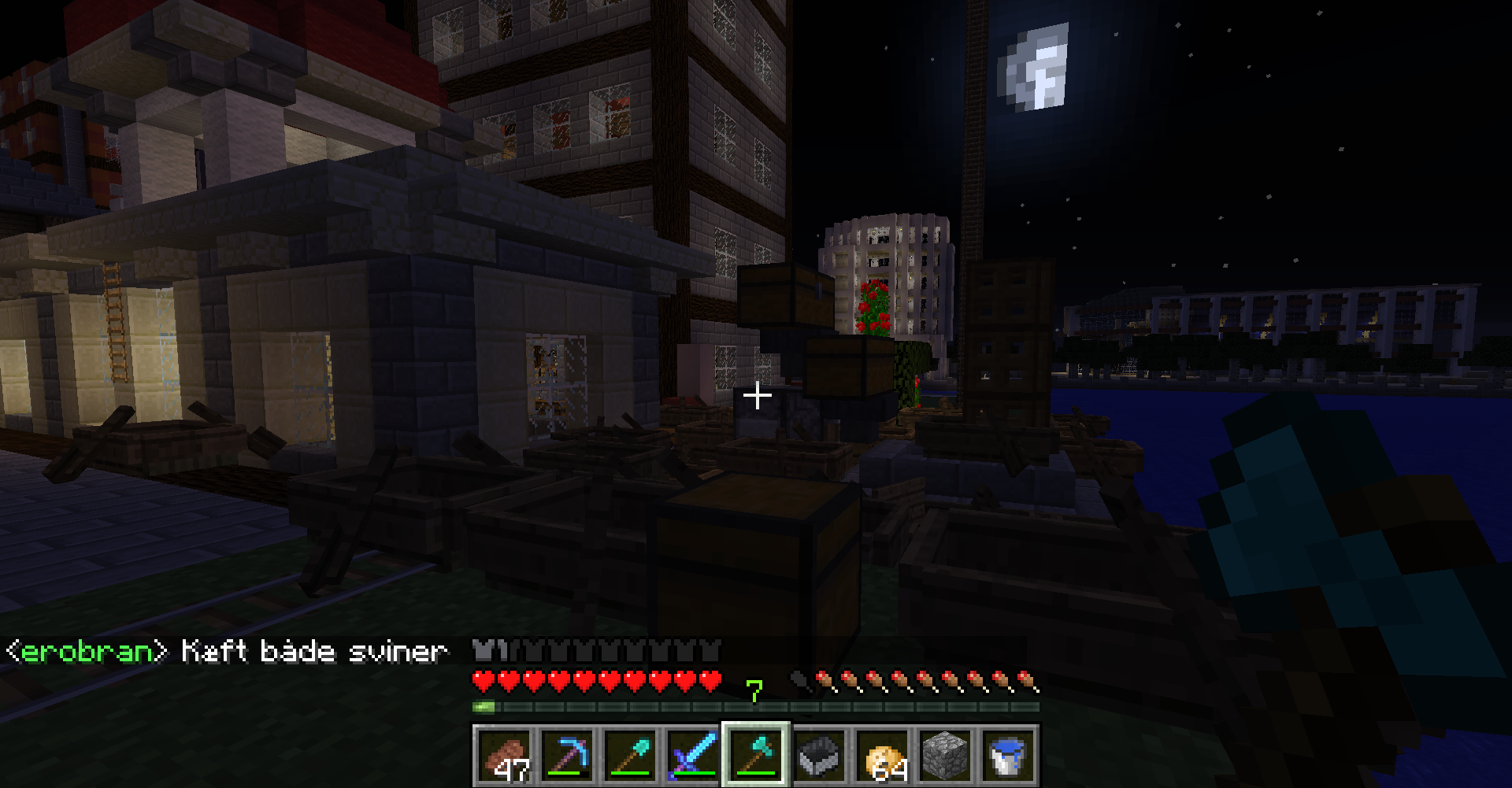
Task: Choose the diamond shovel in hotbar
Action: tap(631, 755)
